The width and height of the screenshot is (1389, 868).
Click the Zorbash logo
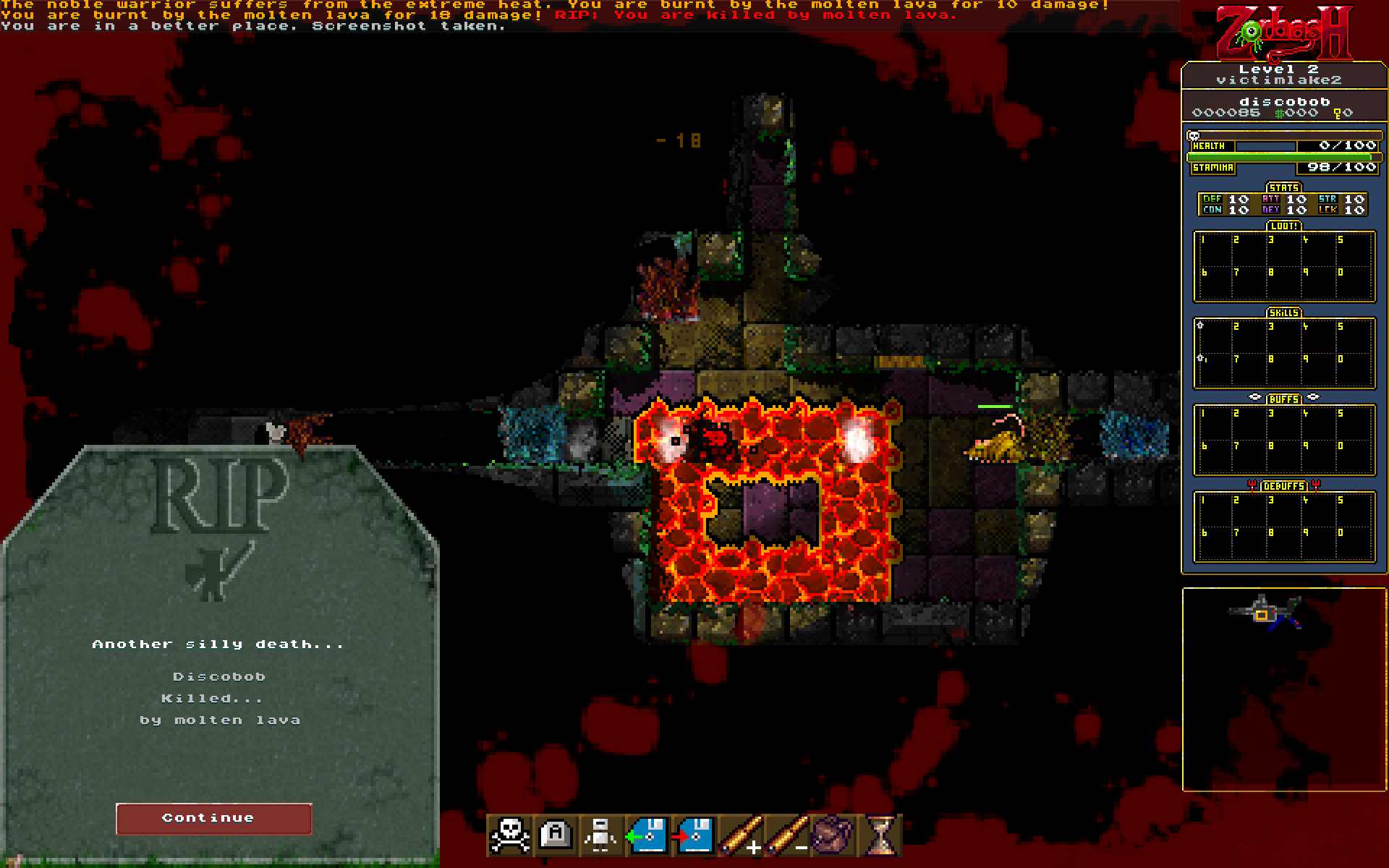pyautogui.click(x=1283, y=33)
